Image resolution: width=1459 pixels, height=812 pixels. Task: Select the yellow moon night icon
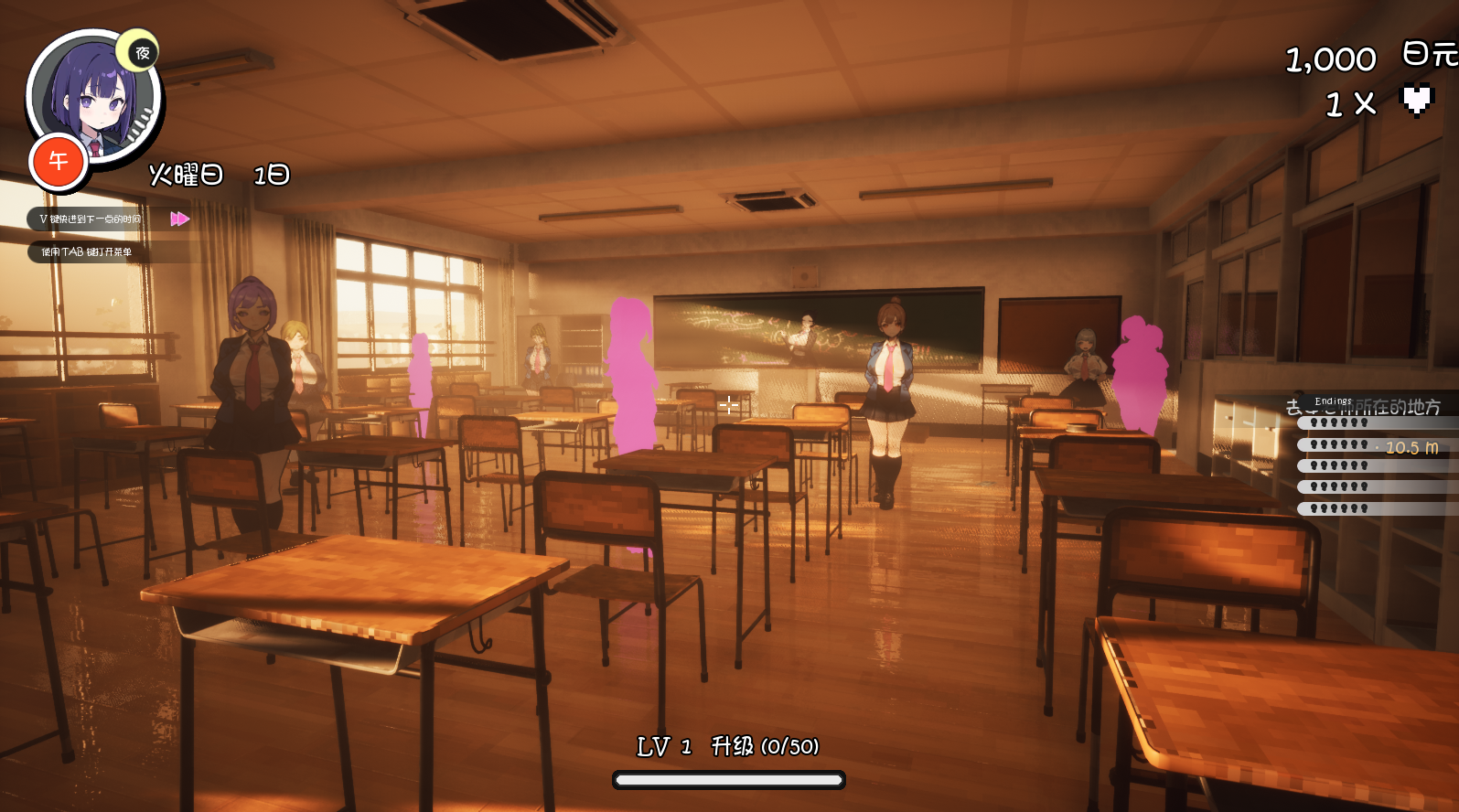(140, 52)
